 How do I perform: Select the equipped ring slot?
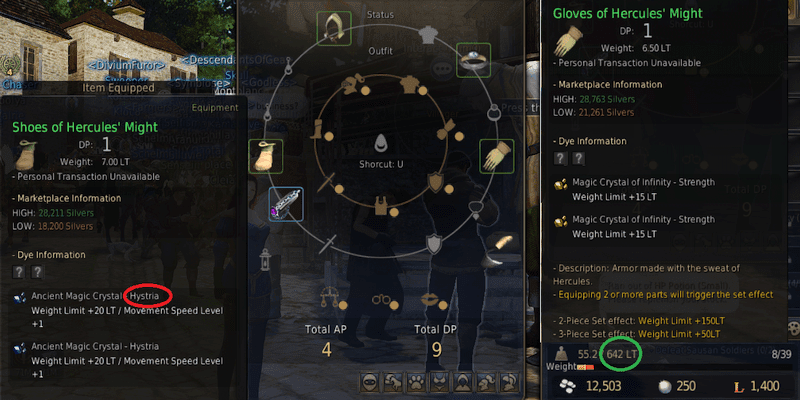point(473,60)
